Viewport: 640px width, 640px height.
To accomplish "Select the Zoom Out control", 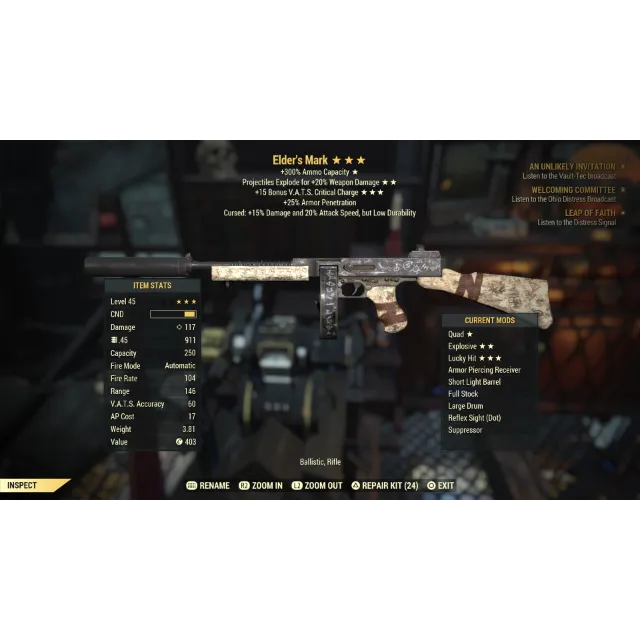I will point(318,486).
